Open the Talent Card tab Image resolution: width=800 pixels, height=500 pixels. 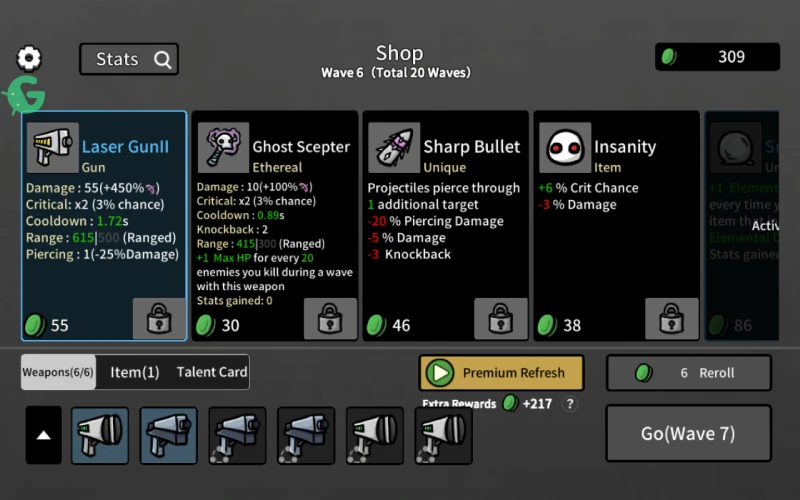click(212, 372)
